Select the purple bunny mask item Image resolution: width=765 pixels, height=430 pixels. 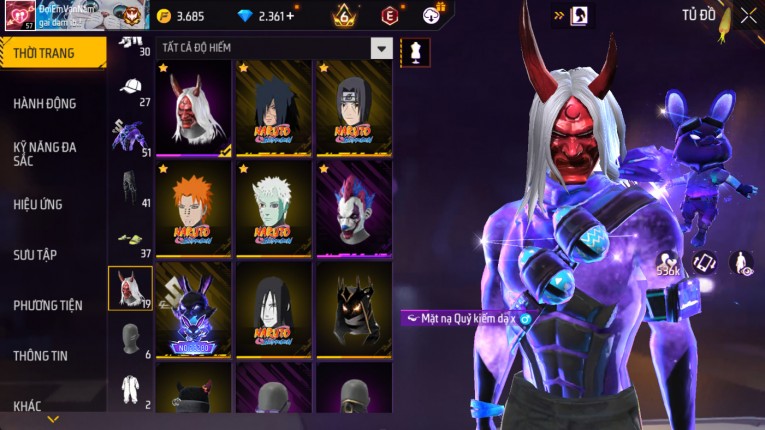coord(194,308)
